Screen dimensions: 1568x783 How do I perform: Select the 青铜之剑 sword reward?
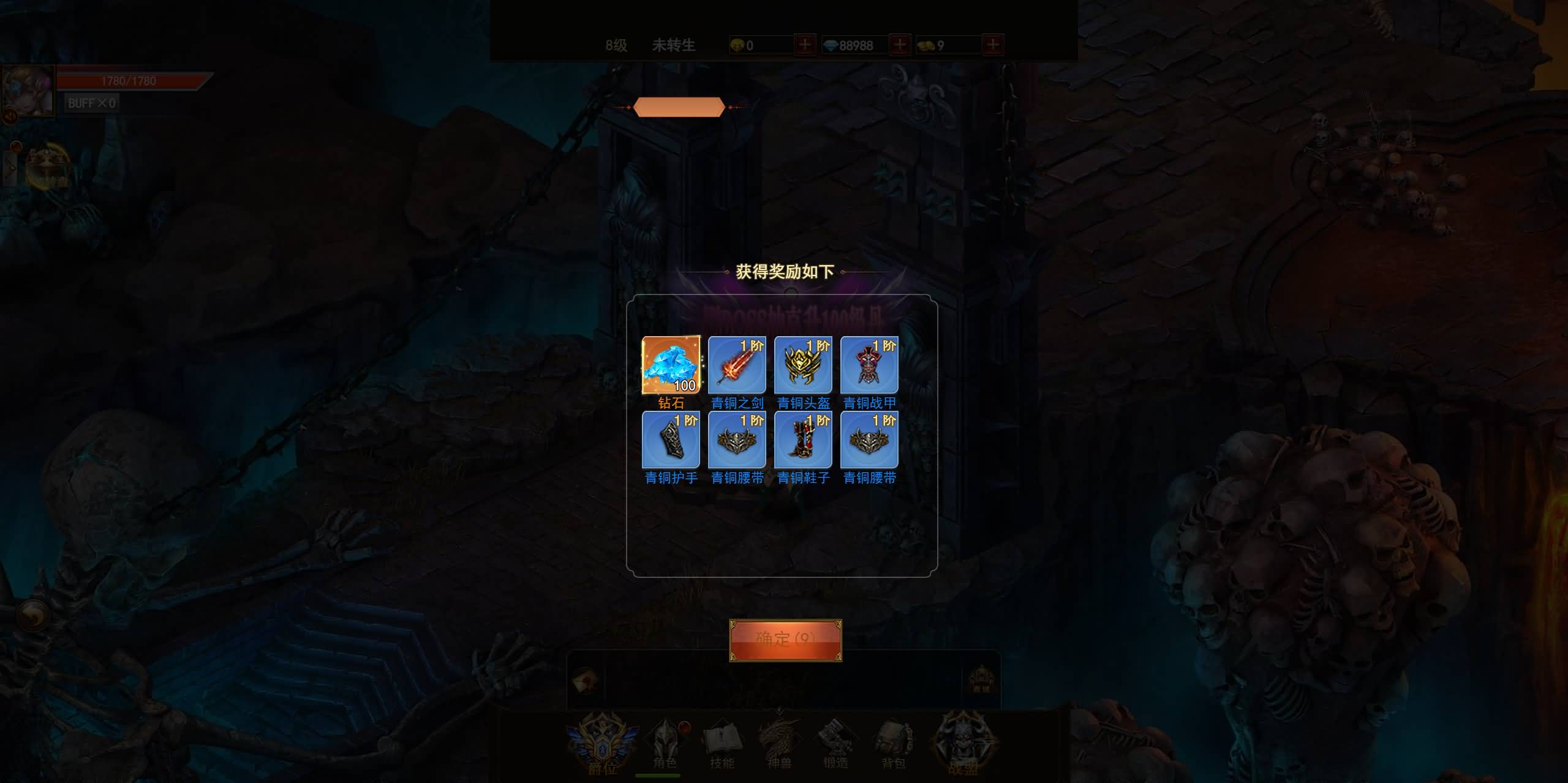737,365
